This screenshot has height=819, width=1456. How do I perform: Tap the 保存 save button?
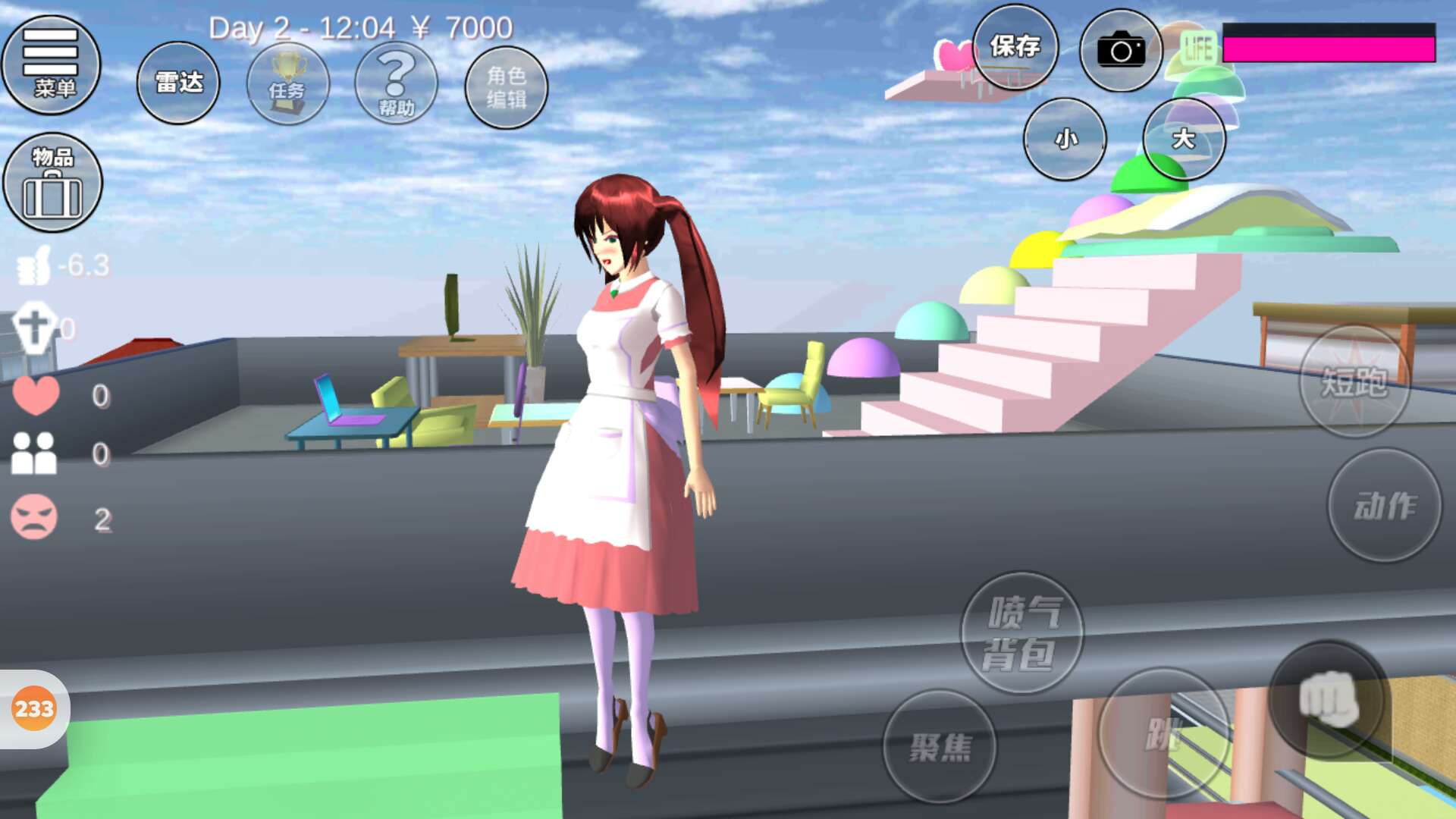1015,48
